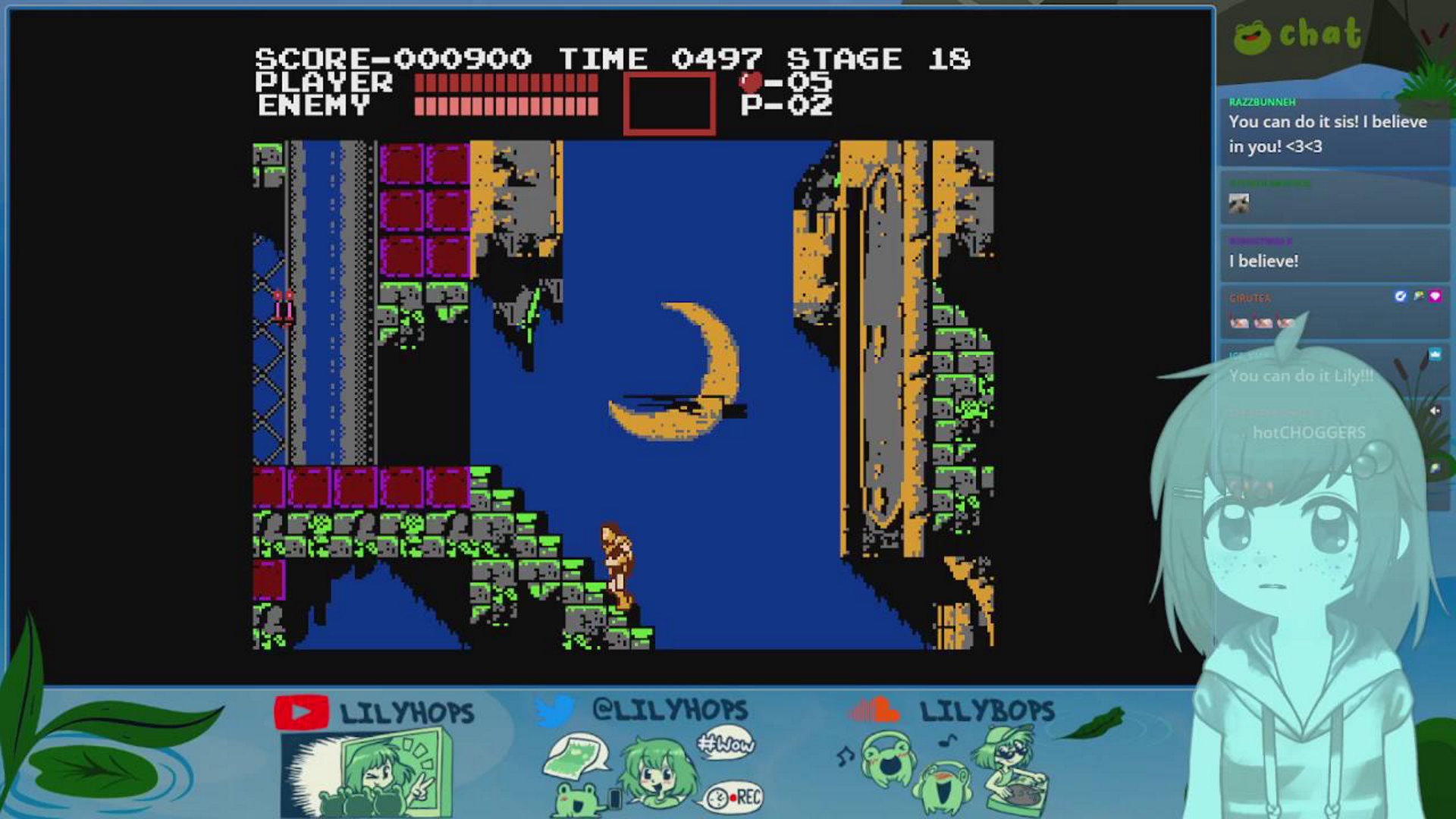The image size is (1456, 819).
Task: Click the gift badge beside GIRUTEA's name
Action: [1418, 297]
